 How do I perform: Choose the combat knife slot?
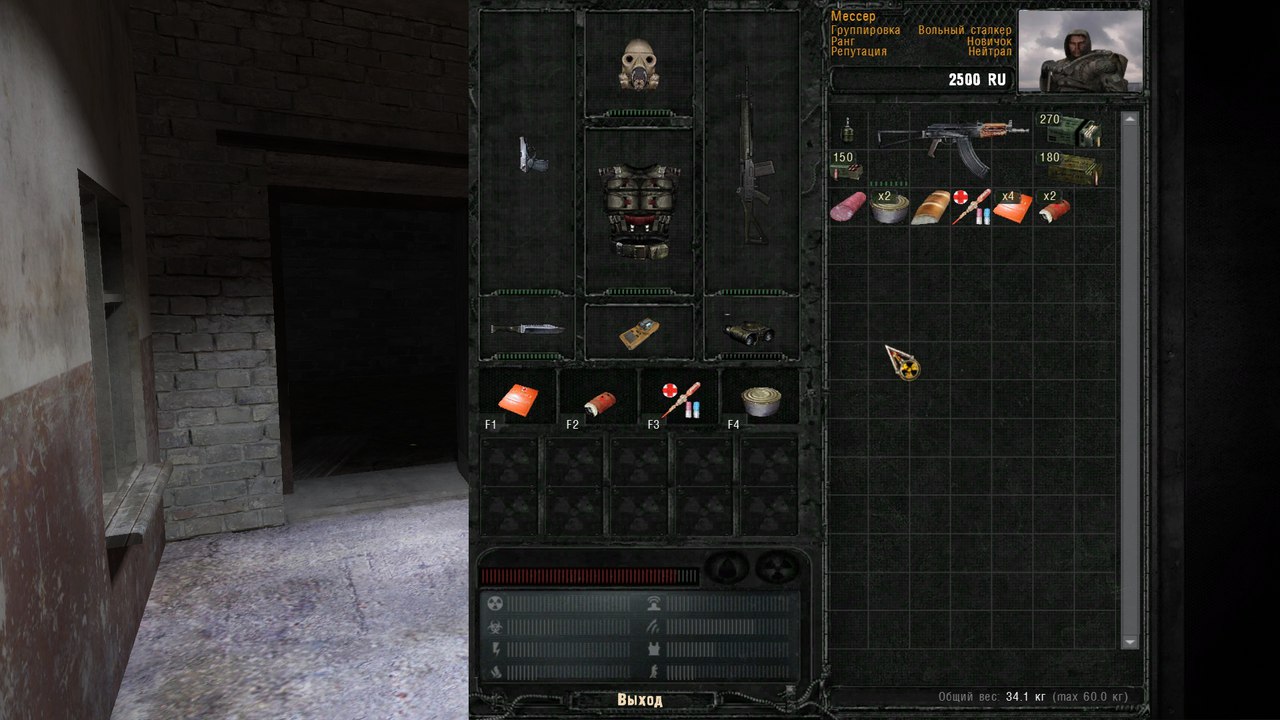(x=527, y=329)
